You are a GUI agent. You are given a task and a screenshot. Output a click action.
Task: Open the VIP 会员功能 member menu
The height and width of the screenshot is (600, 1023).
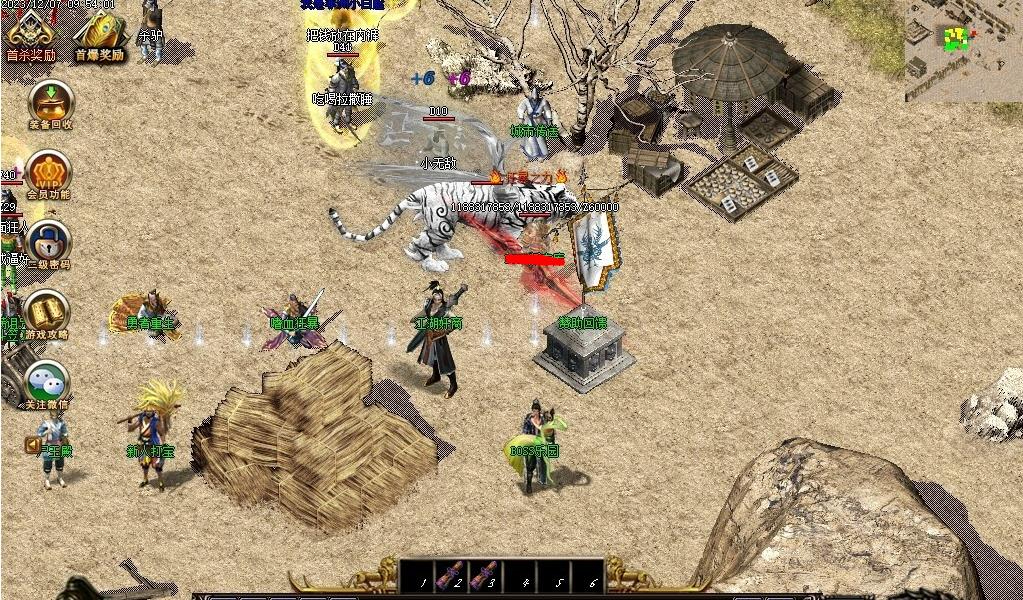click(48, 173)
